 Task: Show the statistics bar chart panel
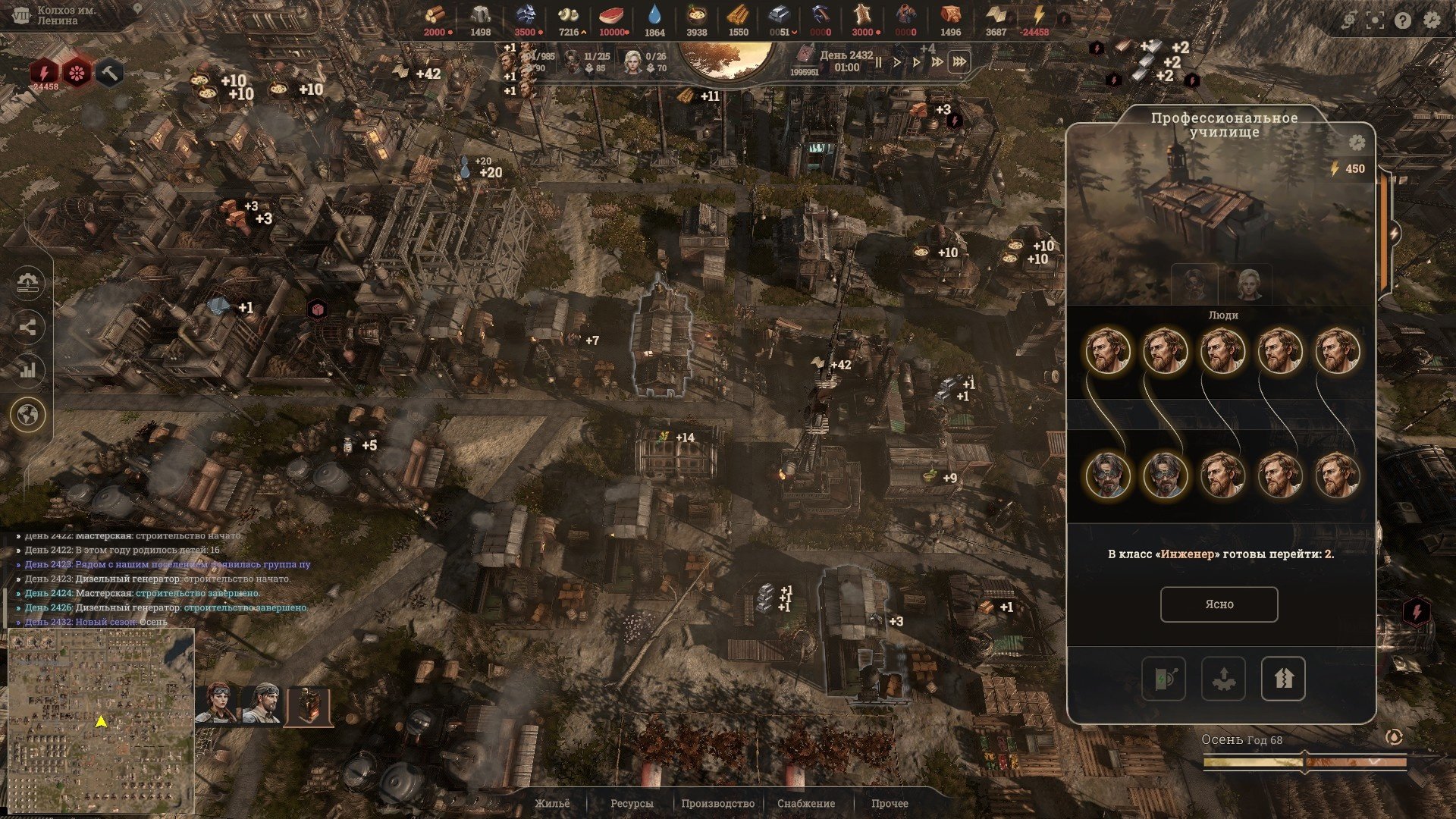(29, 371)
